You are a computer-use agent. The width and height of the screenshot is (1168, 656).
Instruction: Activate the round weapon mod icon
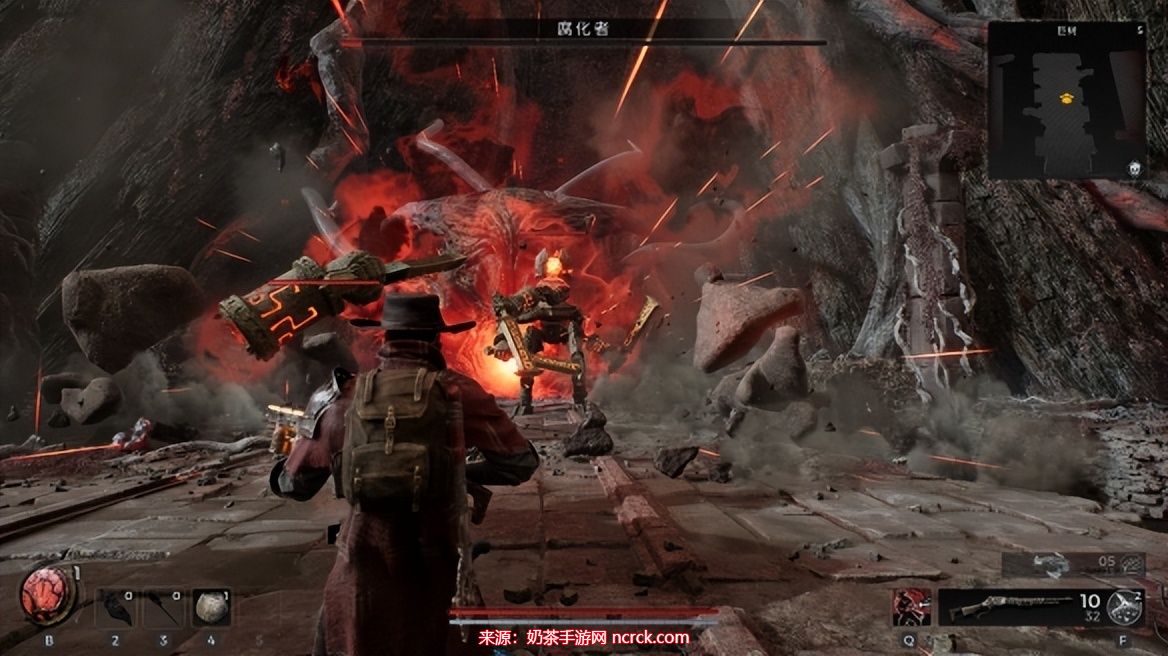pyautogui.click(x=1125, y=605)
